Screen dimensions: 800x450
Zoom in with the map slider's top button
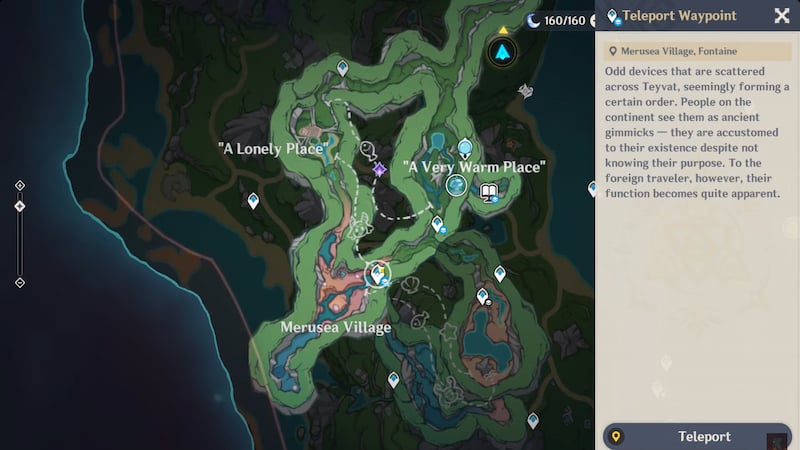(x=20, y=185)
